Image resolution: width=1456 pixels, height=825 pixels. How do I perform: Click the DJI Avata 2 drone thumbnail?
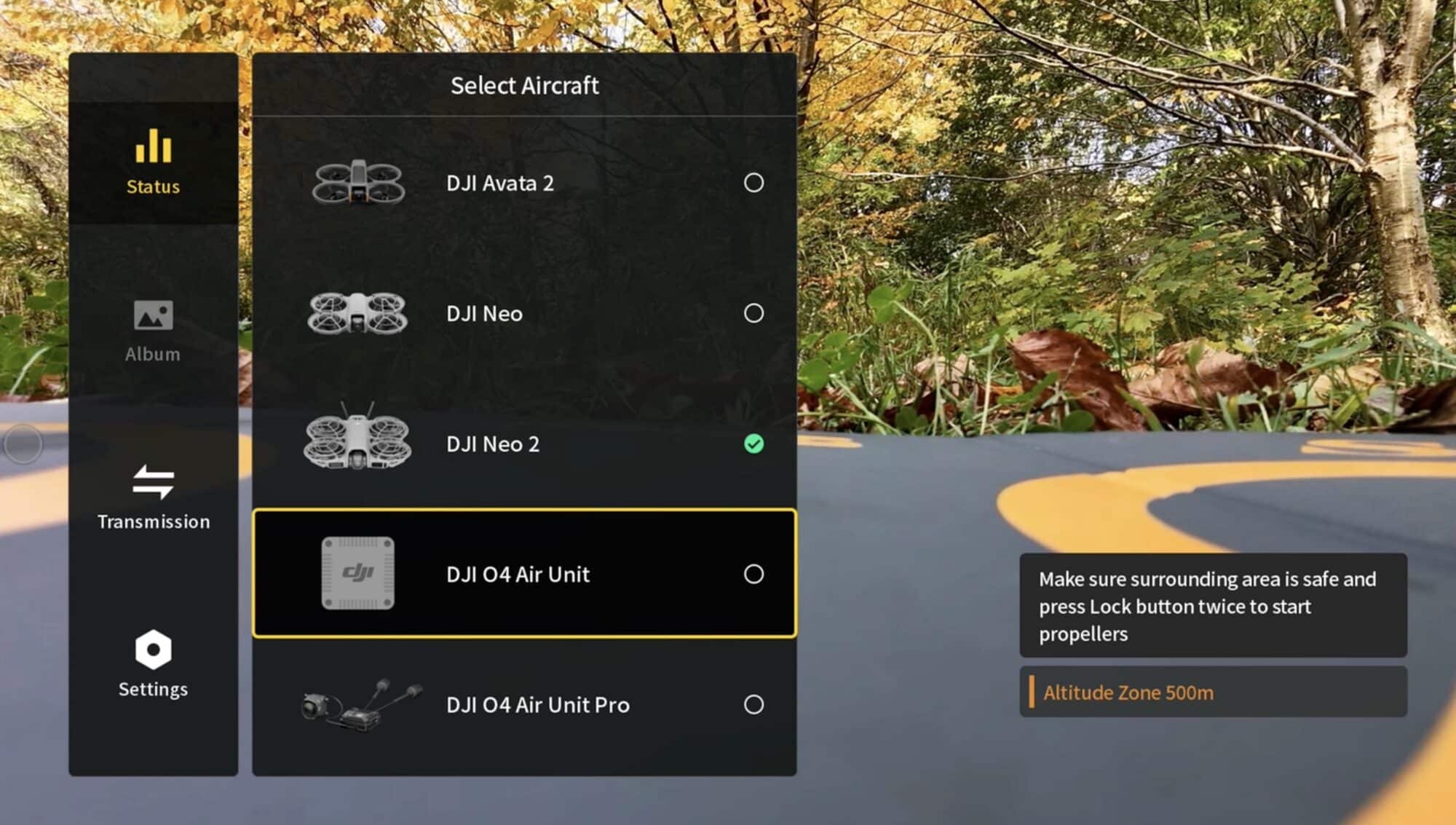(x=358, y=182)
